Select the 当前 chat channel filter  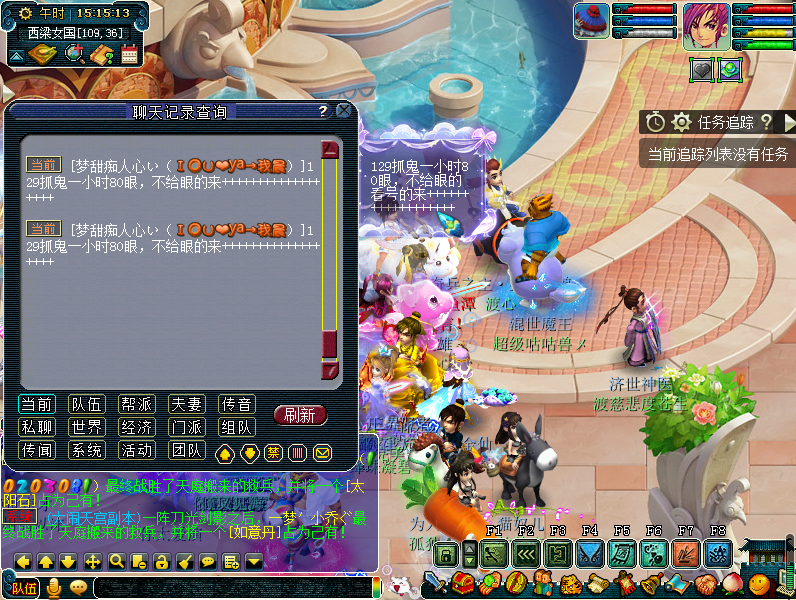[x=37, y=404]
